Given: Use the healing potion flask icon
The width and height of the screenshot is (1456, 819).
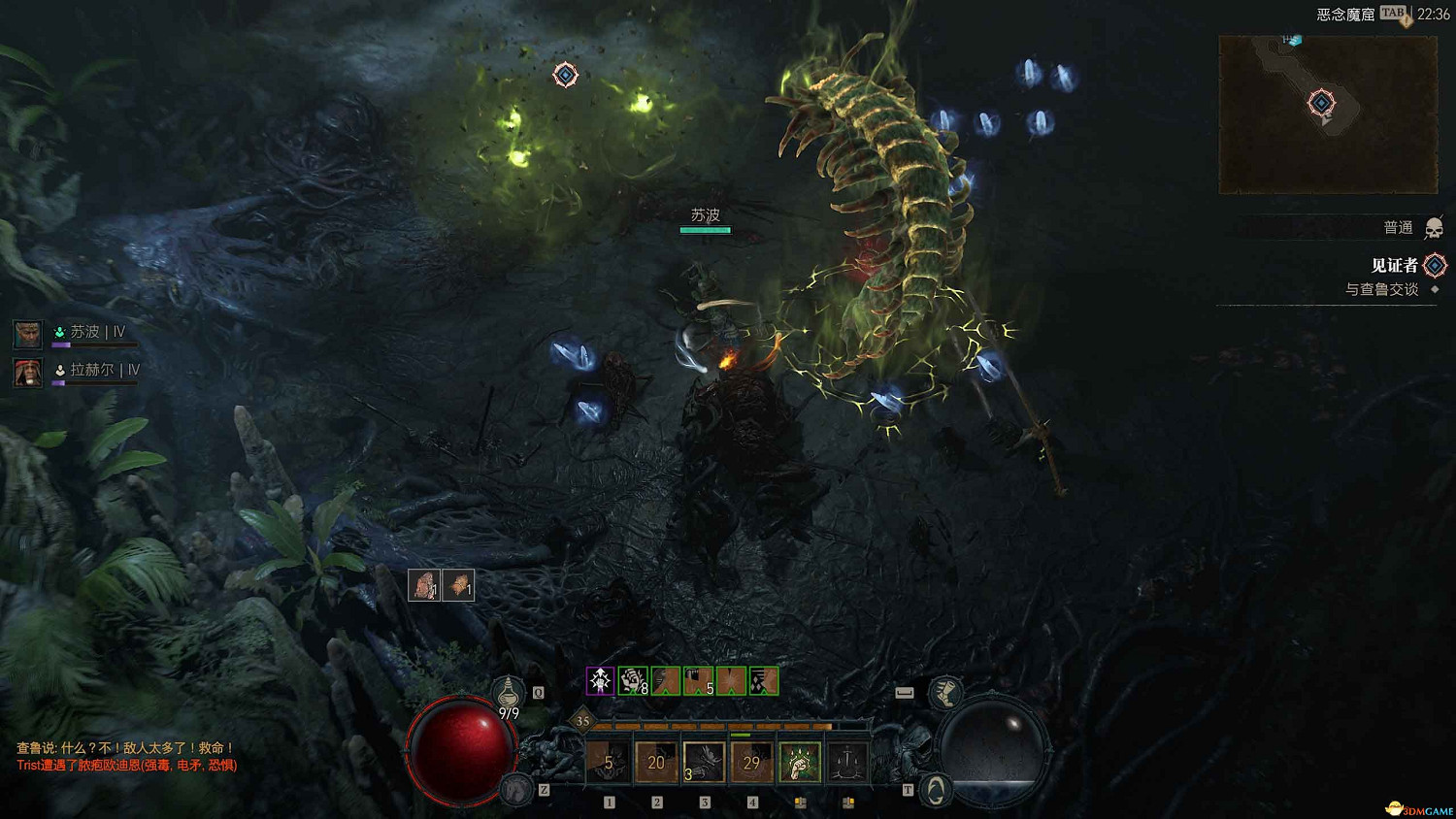Looking at the screenshot, I should click(508, 693).
